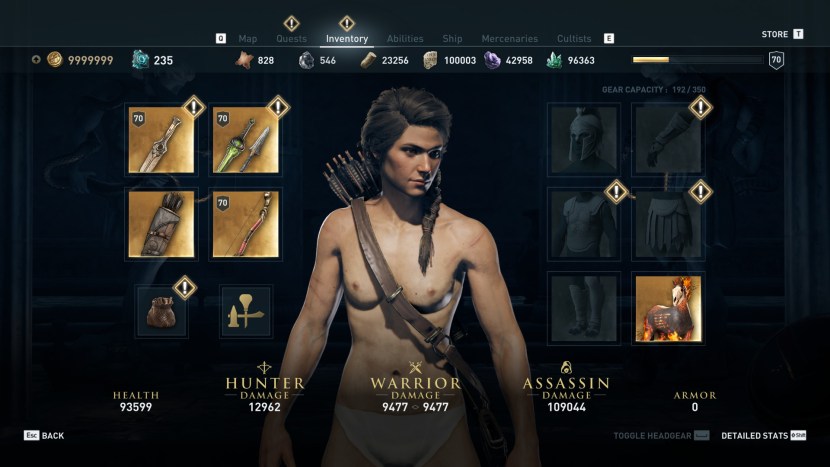Viewport: 830px width, 467px height.
Task: Open the Ship tab
Action: 452,39
